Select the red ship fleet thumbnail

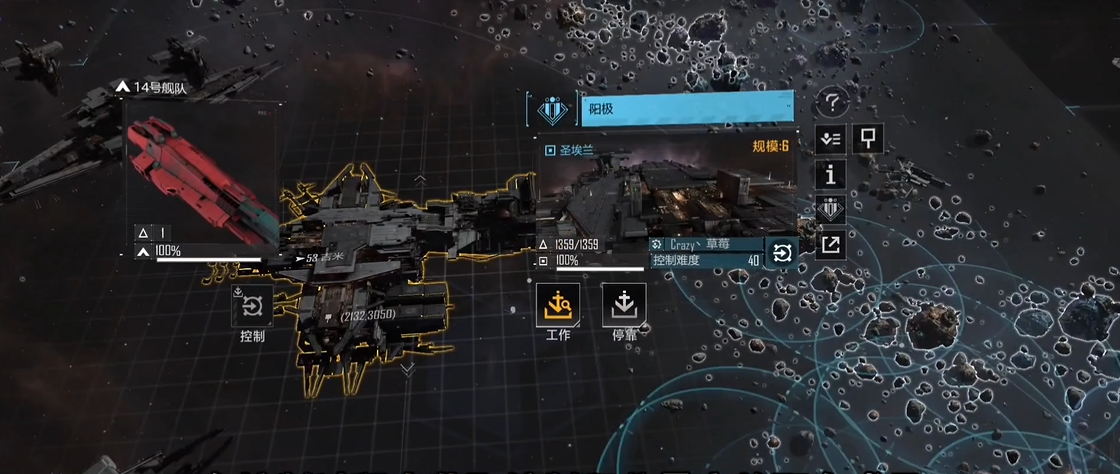pyautogui.click(x=200, y=178)
